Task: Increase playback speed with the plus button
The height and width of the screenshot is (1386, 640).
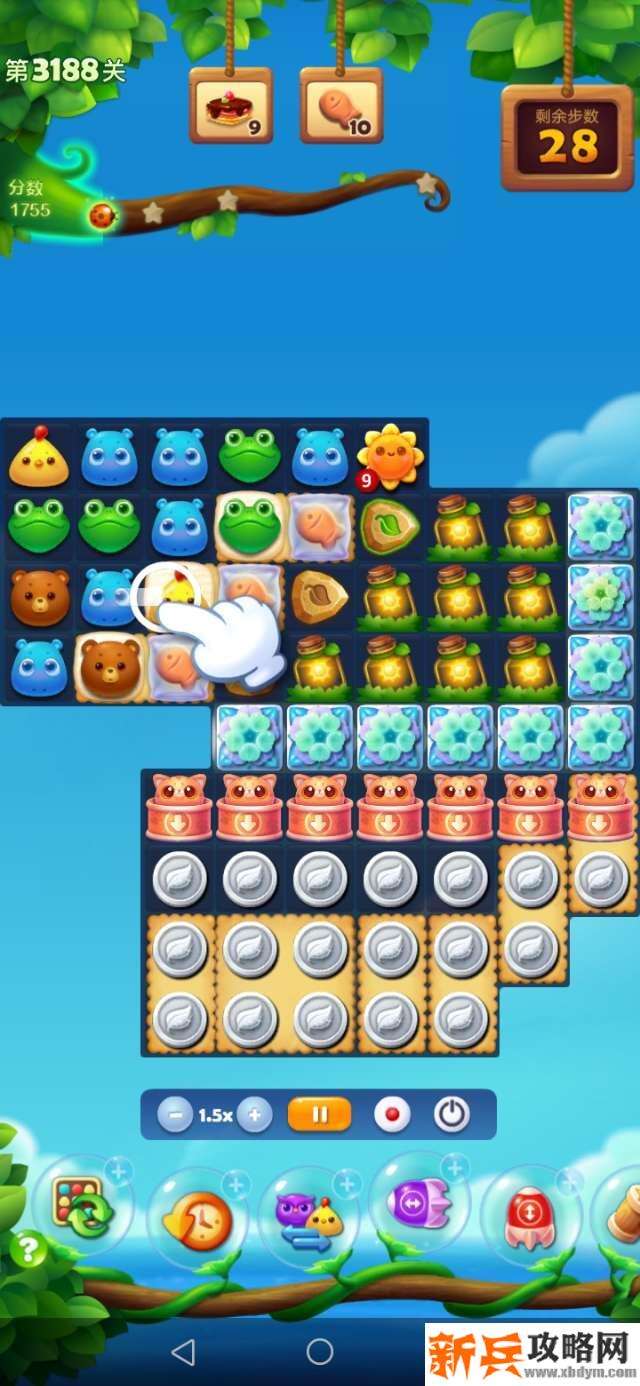Action: click(255, 1114)
